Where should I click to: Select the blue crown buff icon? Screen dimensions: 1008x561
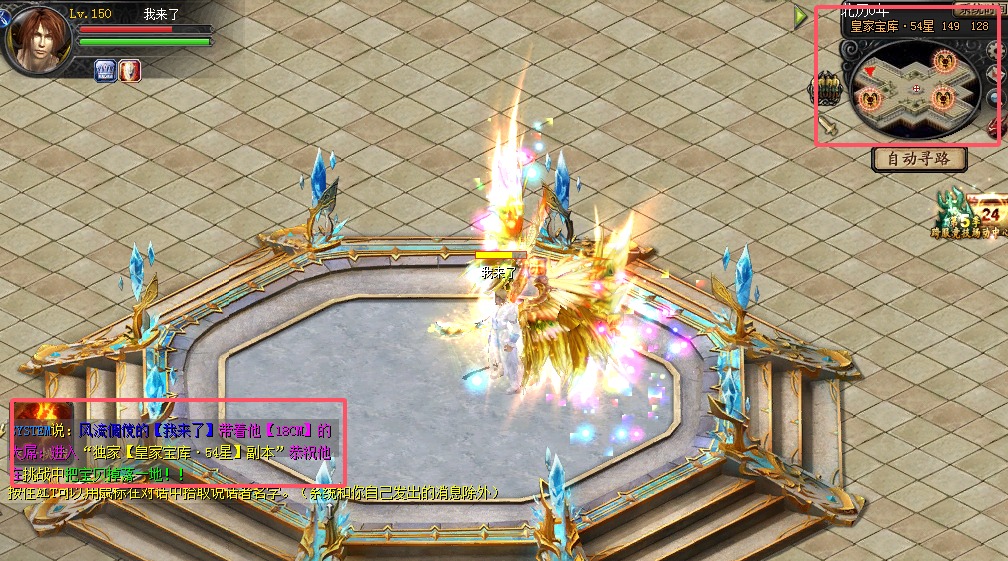coord(107,70)
